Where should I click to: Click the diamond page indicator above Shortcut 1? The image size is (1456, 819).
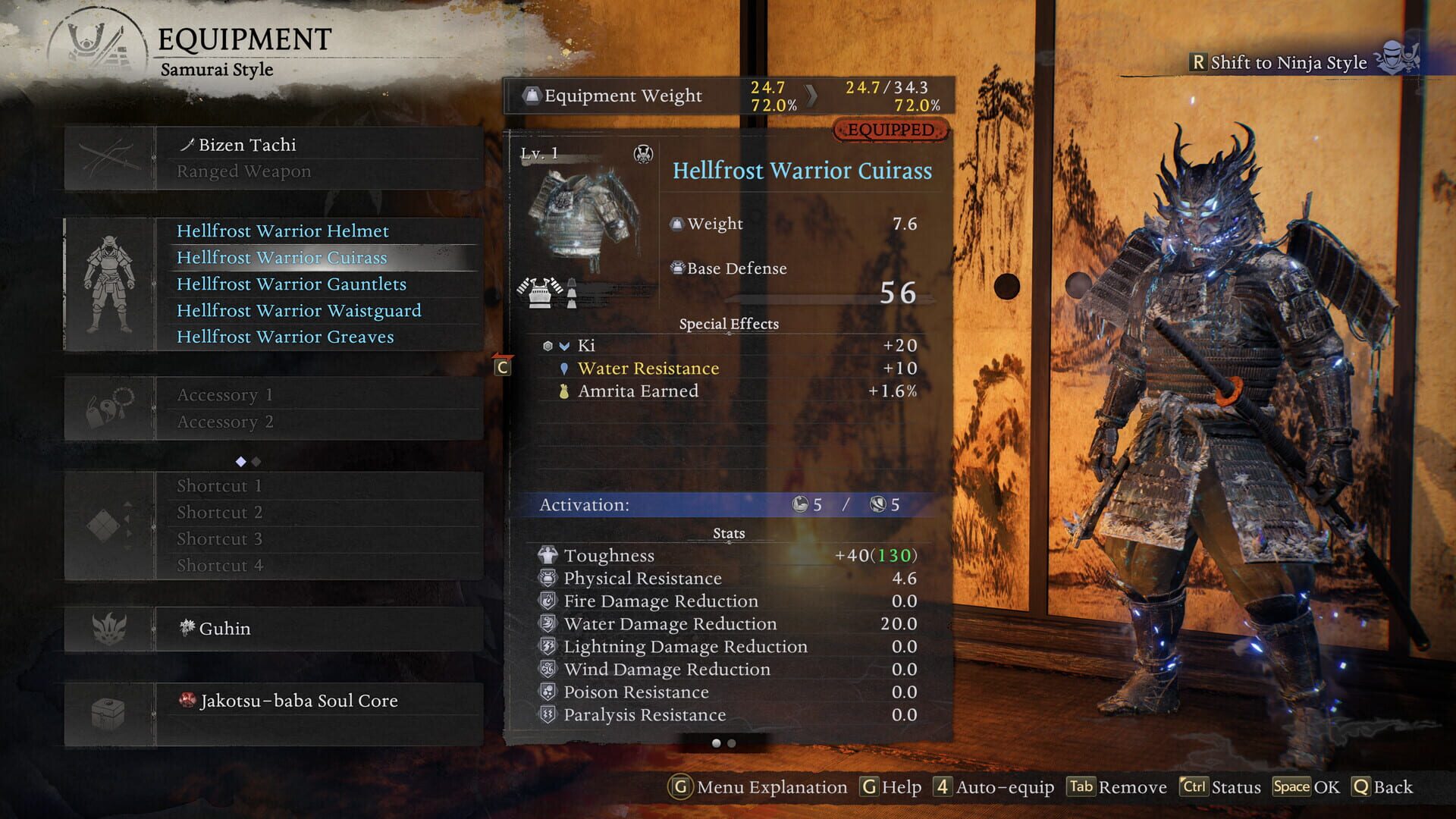(x=240, y=460)
